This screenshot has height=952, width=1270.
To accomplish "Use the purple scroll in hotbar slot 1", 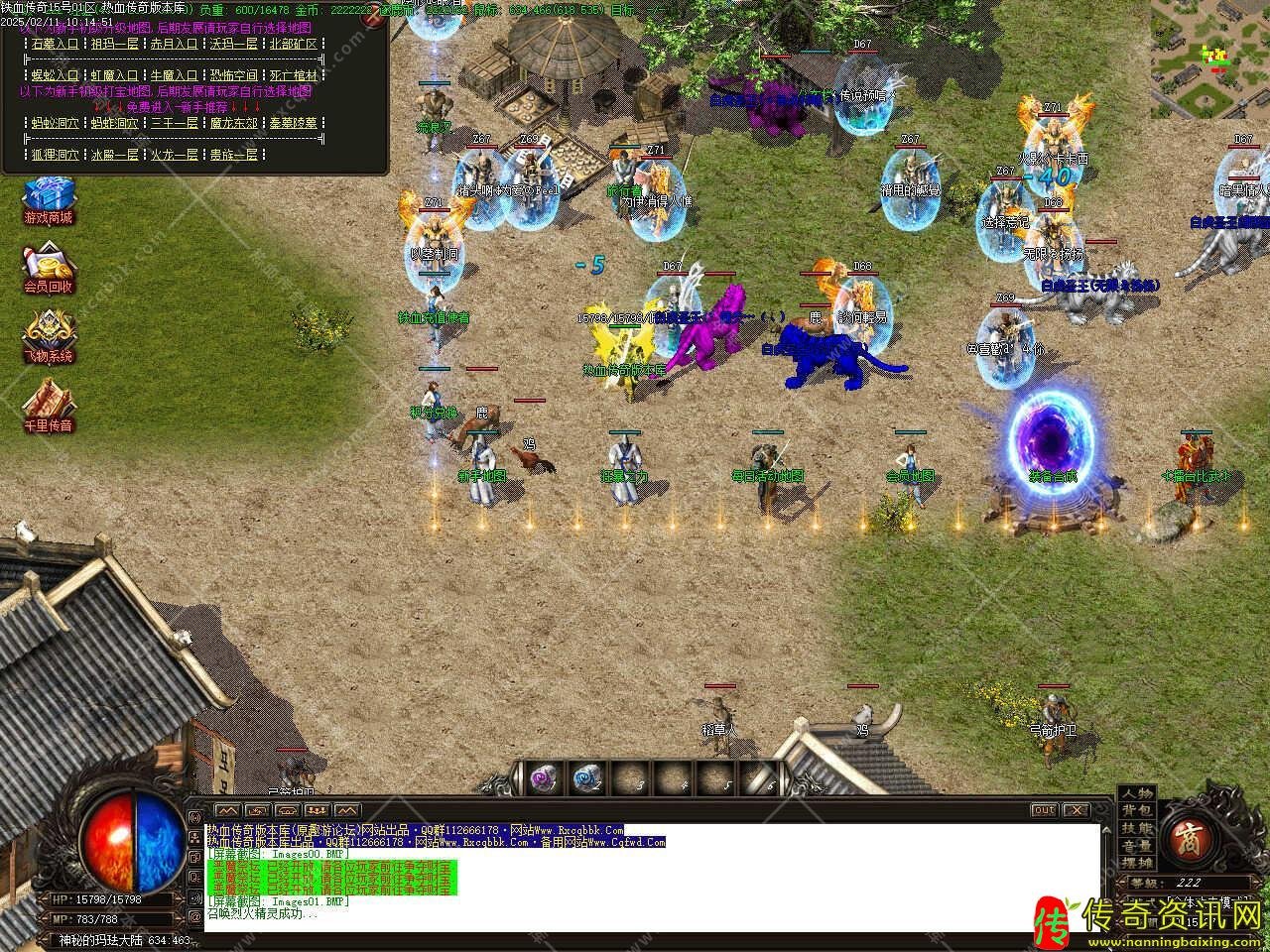I will tap(544, 778).
